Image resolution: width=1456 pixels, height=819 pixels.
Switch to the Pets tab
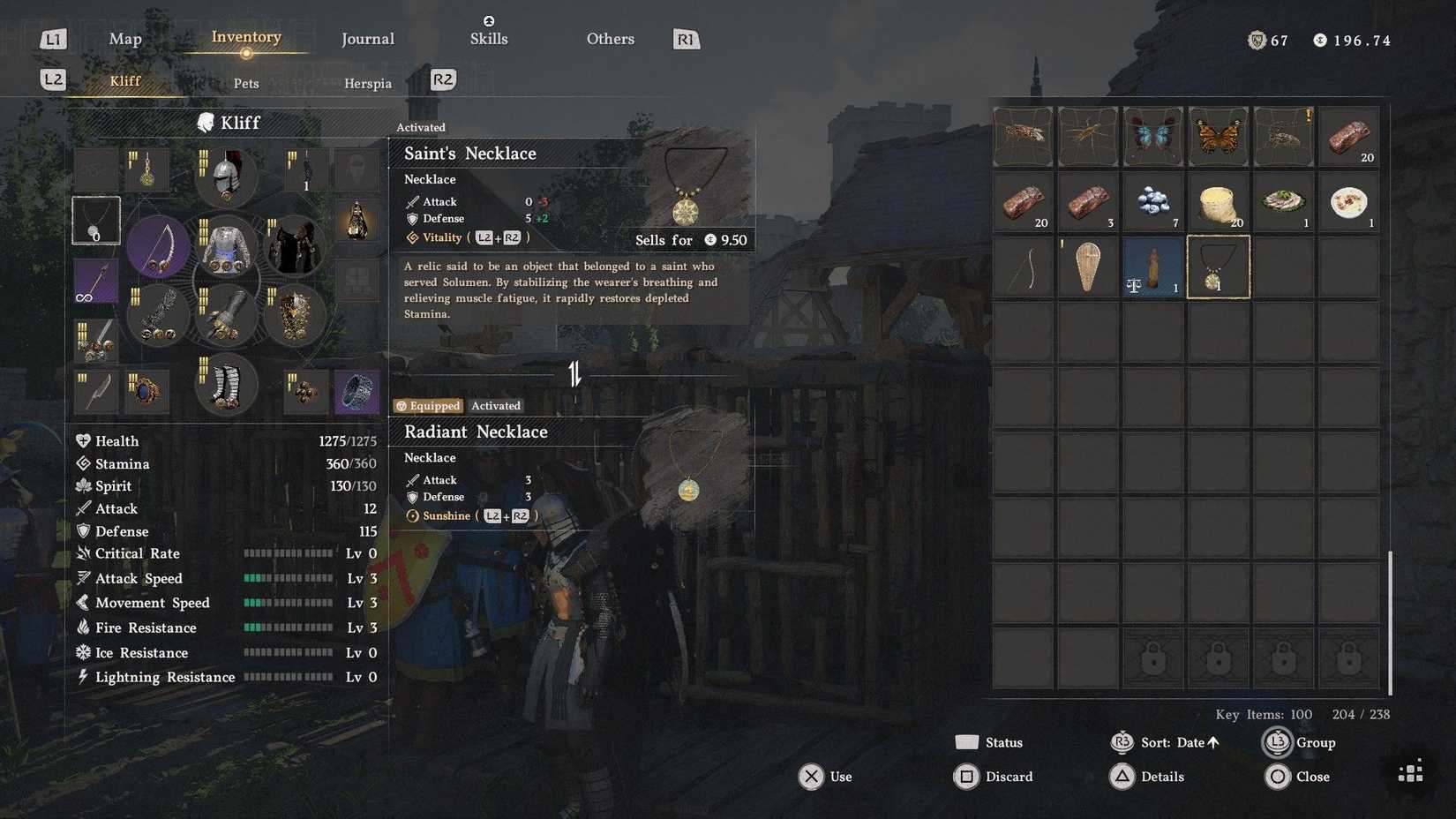click(245, 83)
